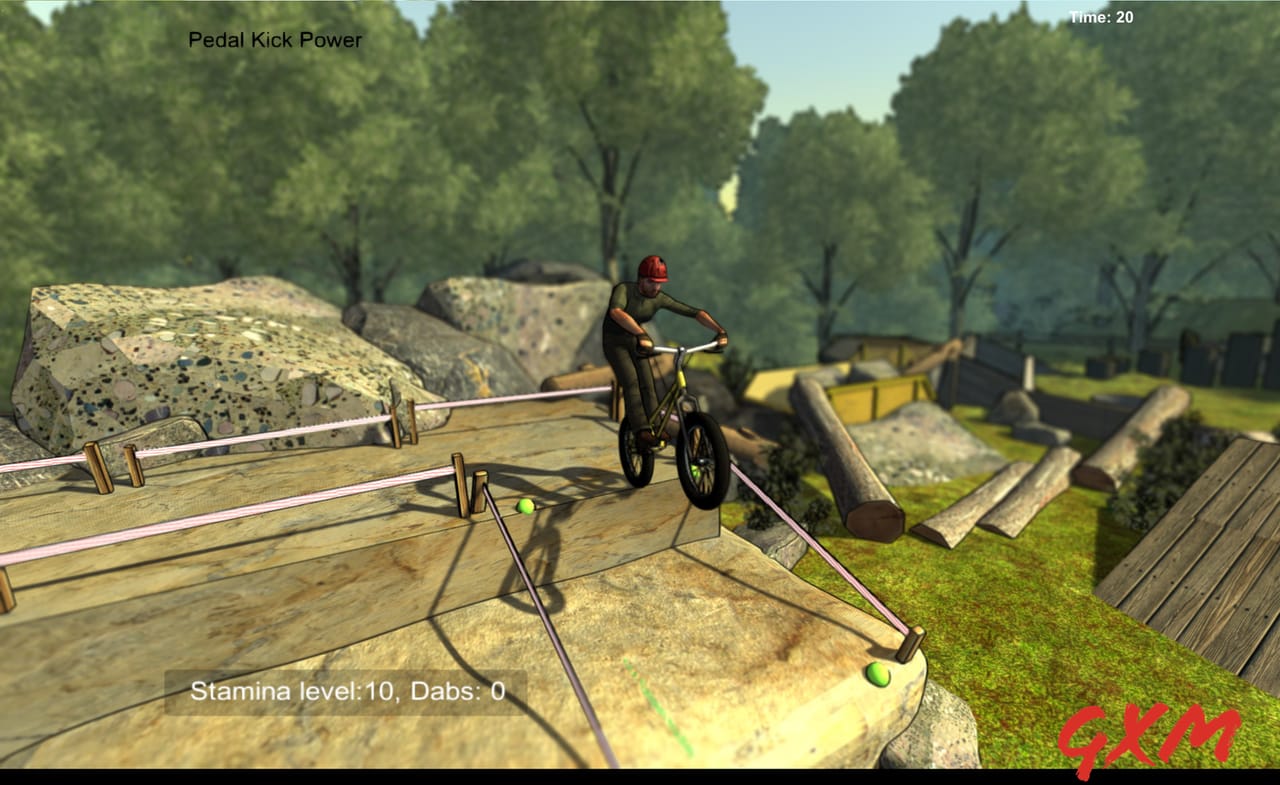Select the rider's red helmet
Viewport: 1280px width, 785px height.
click(655, 268)
